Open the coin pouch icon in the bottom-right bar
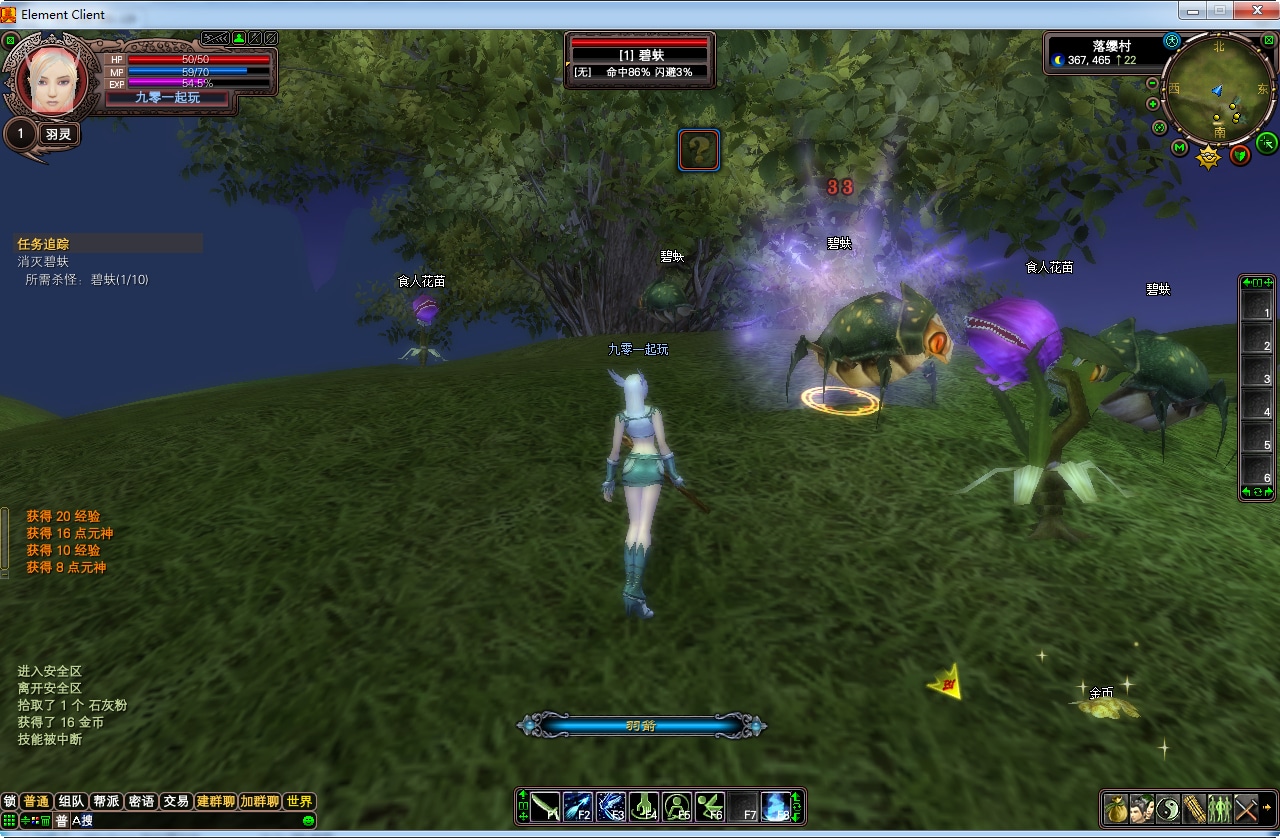This screenshot has width=1280, height=838. click(x=1116, y=807)
